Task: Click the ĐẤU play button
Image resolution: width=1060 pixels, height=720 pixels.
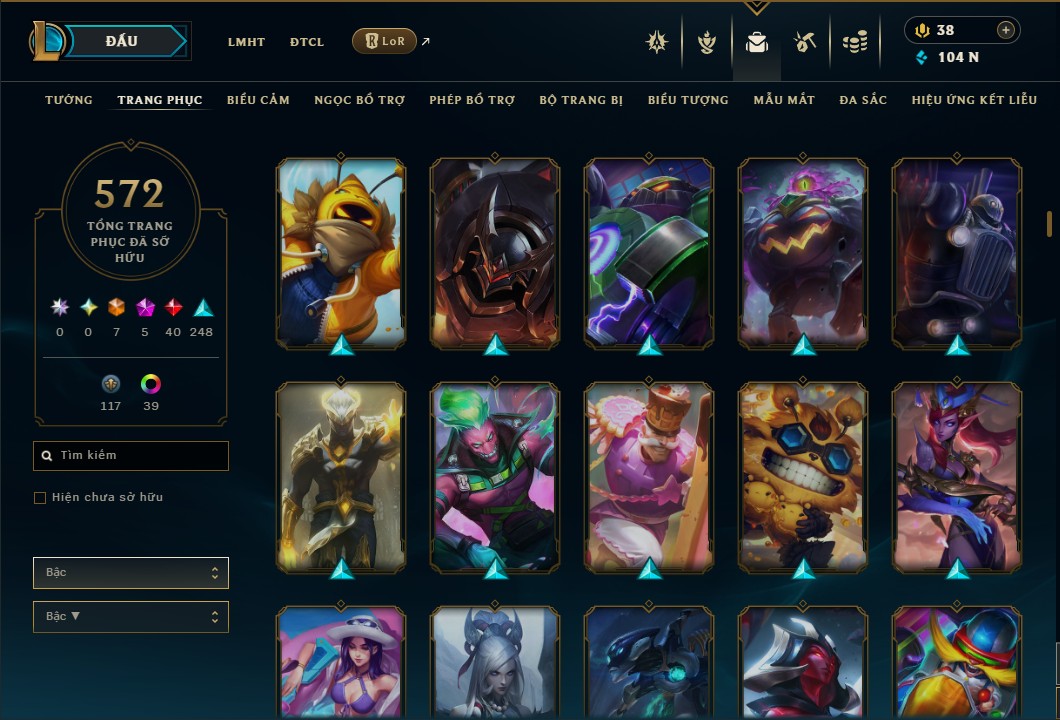Action: (122, 41)
